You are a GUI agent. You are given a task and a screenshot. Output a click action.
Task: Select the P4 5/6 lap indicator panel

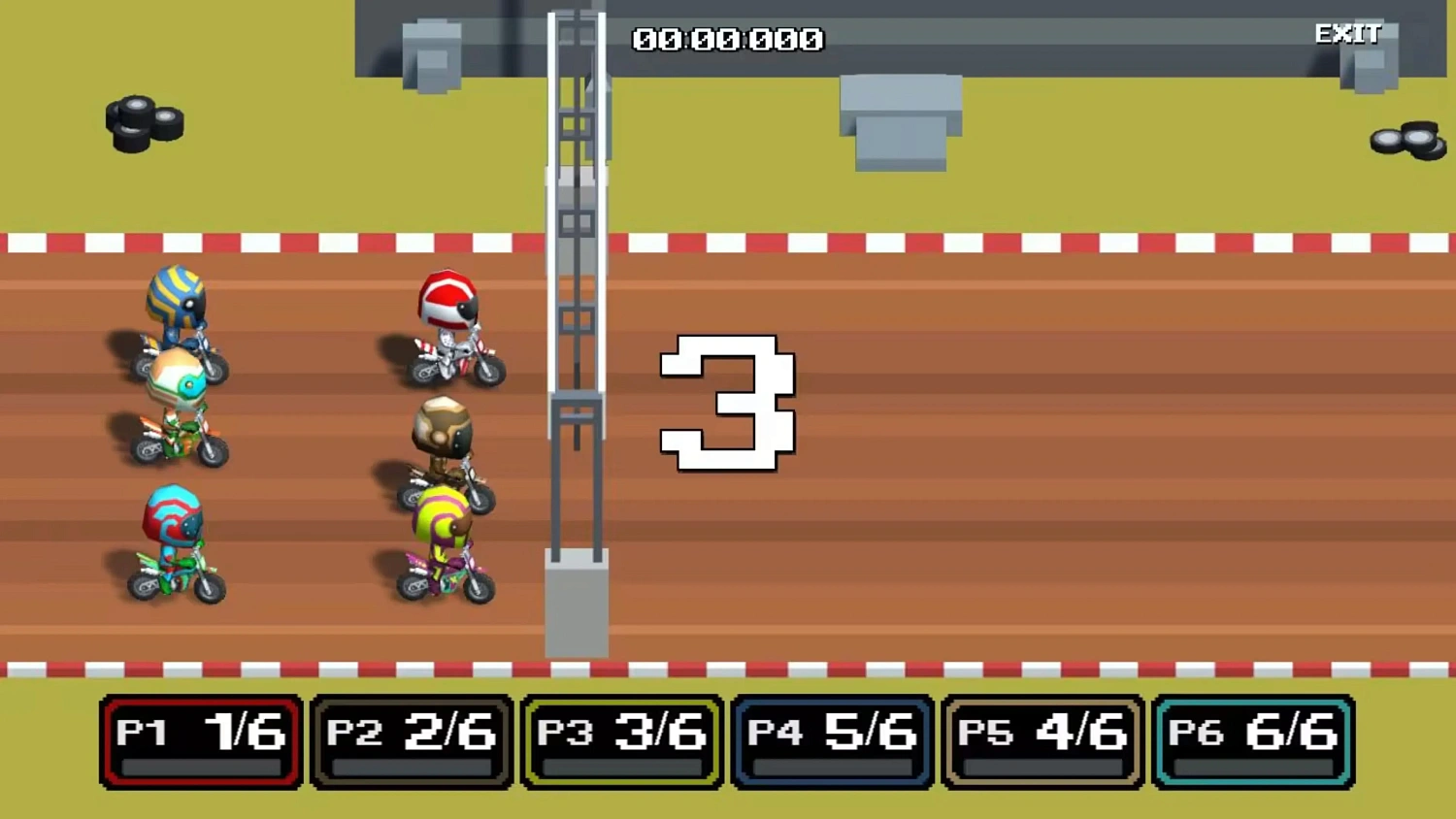(831, 739)
